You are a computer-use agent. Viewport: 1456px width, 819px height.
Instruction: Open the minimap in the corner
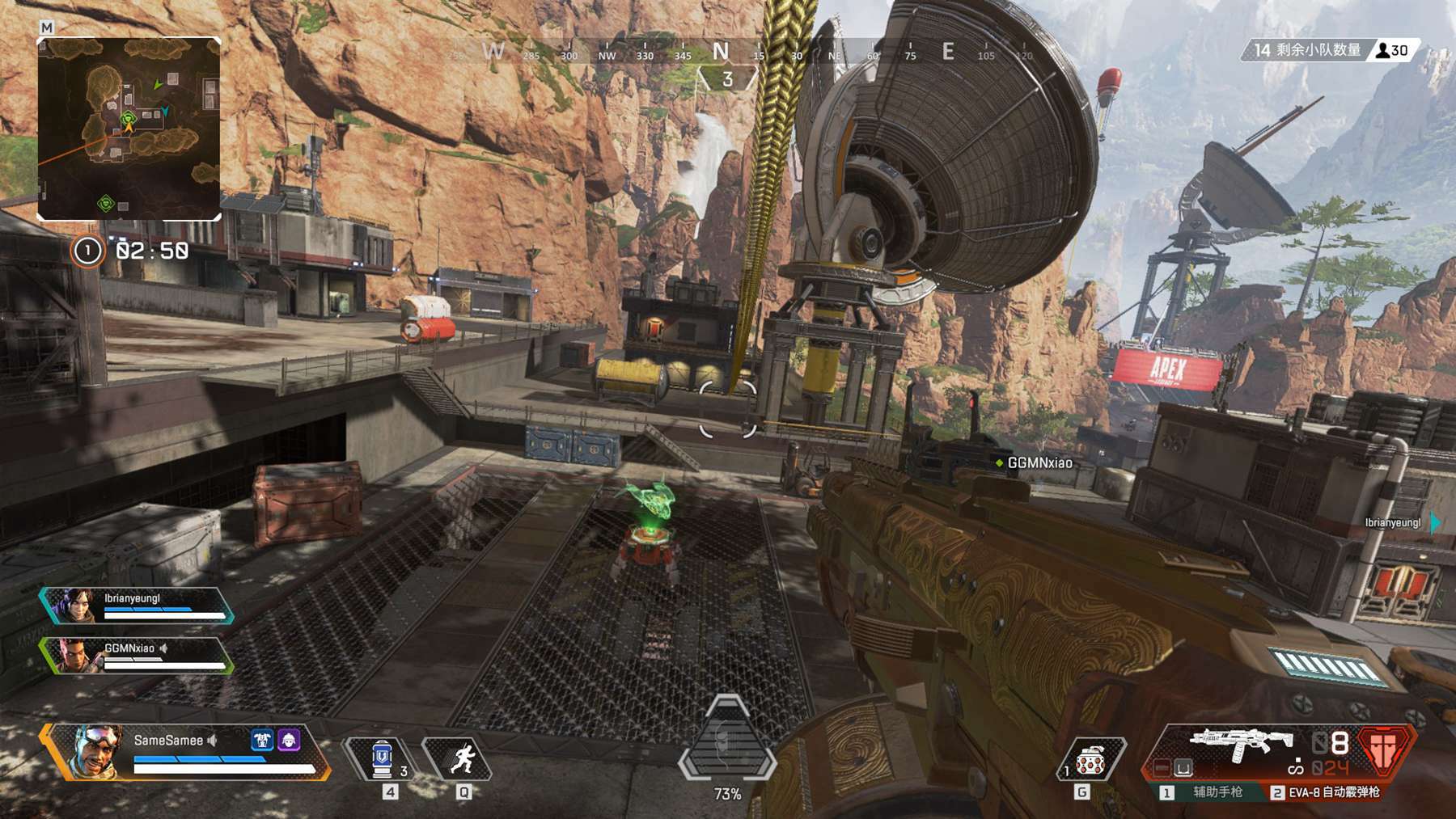coord(129,129)
